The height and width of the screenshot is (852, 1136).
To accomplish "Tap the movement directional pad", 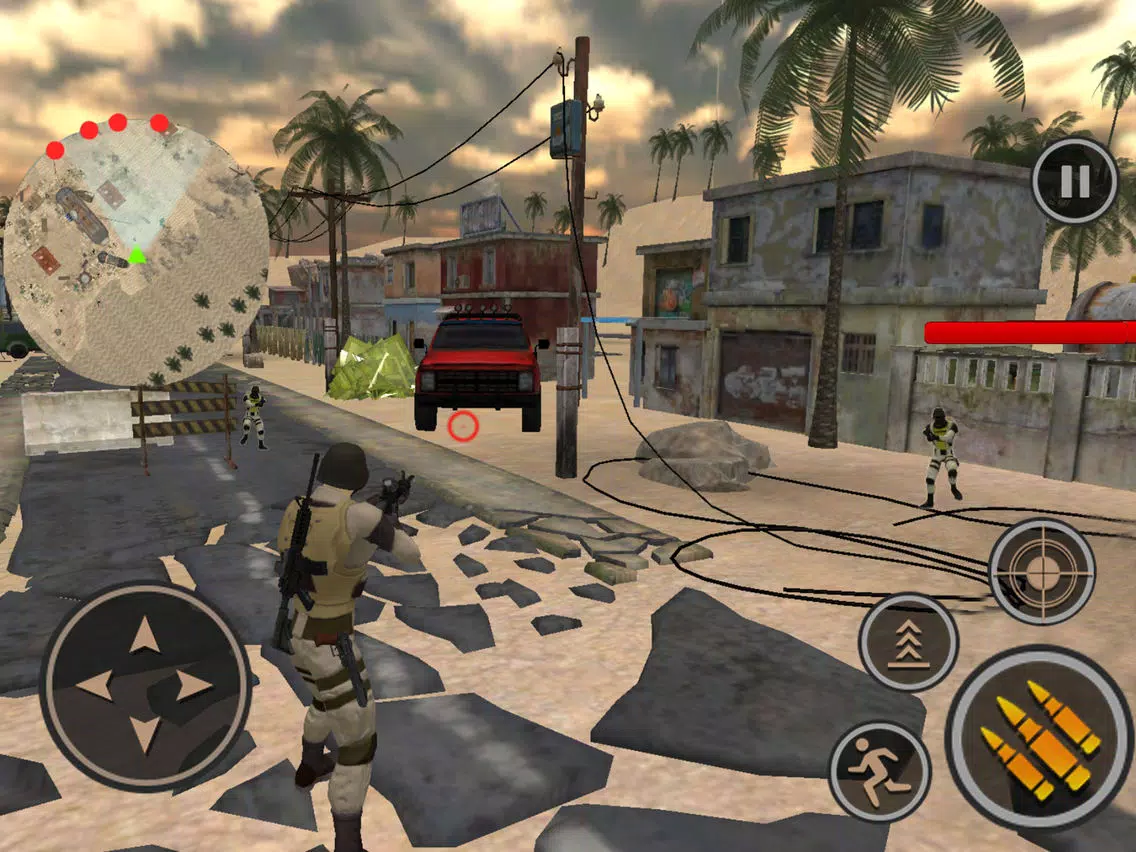I will coord(145,685).
